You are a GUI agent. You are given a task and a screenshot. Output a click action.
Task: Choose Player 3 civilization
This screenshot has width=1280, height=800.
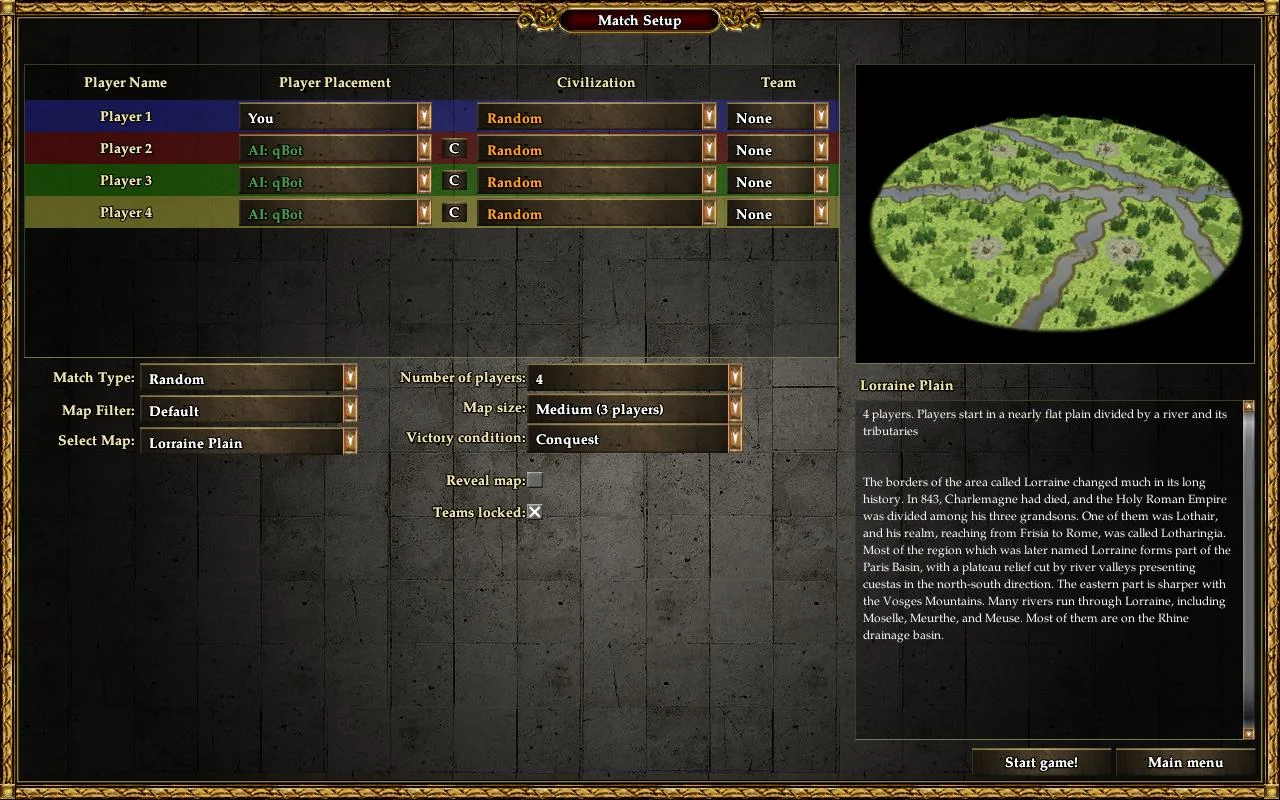[x=597, y=182]
